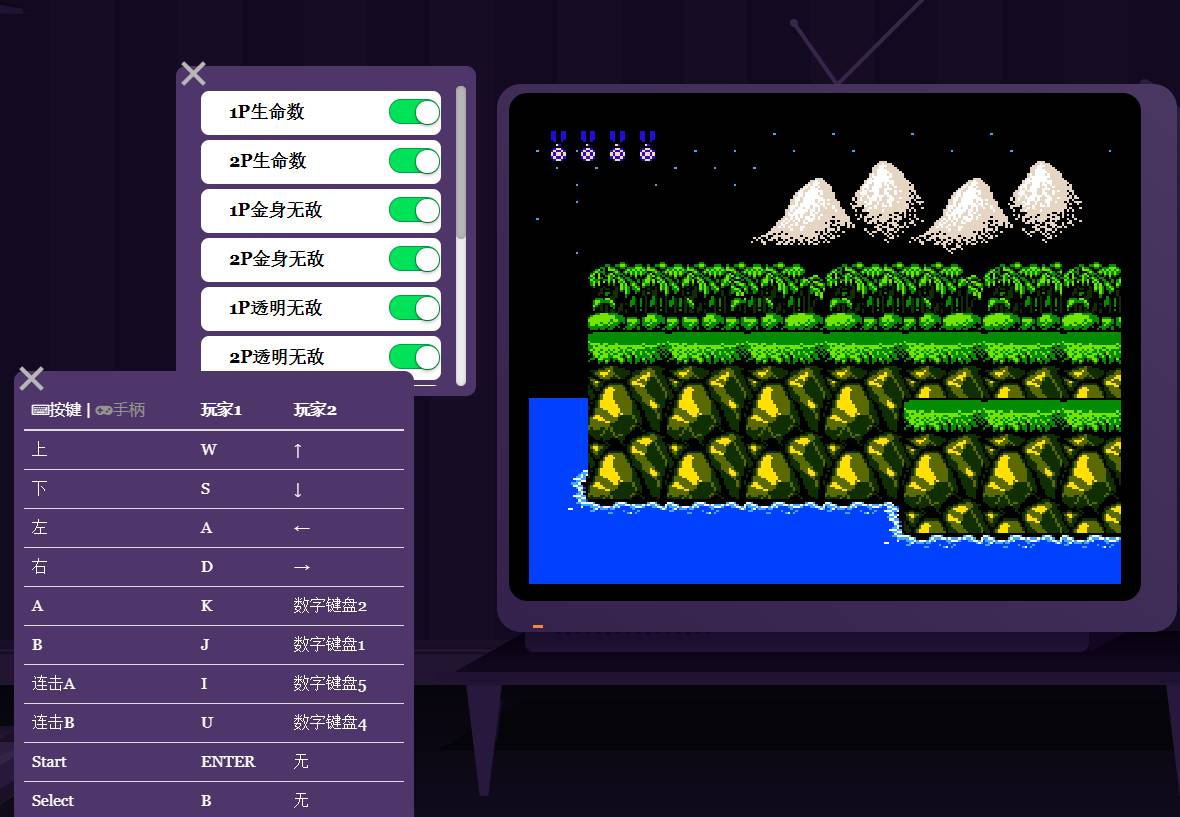The height and width of the screenshot is (817, 1180).
Task: Click the orange TV power indicator
Action: 538,627
